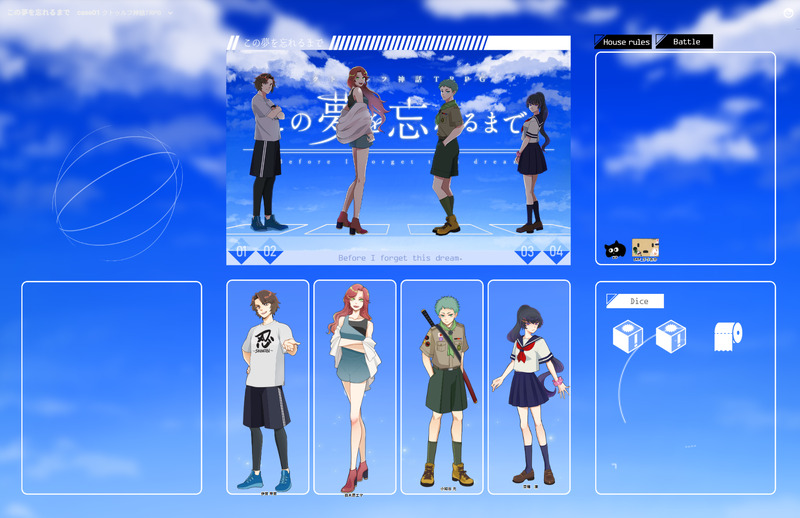Click the 02 marker on the title banner

coord(270,251)
